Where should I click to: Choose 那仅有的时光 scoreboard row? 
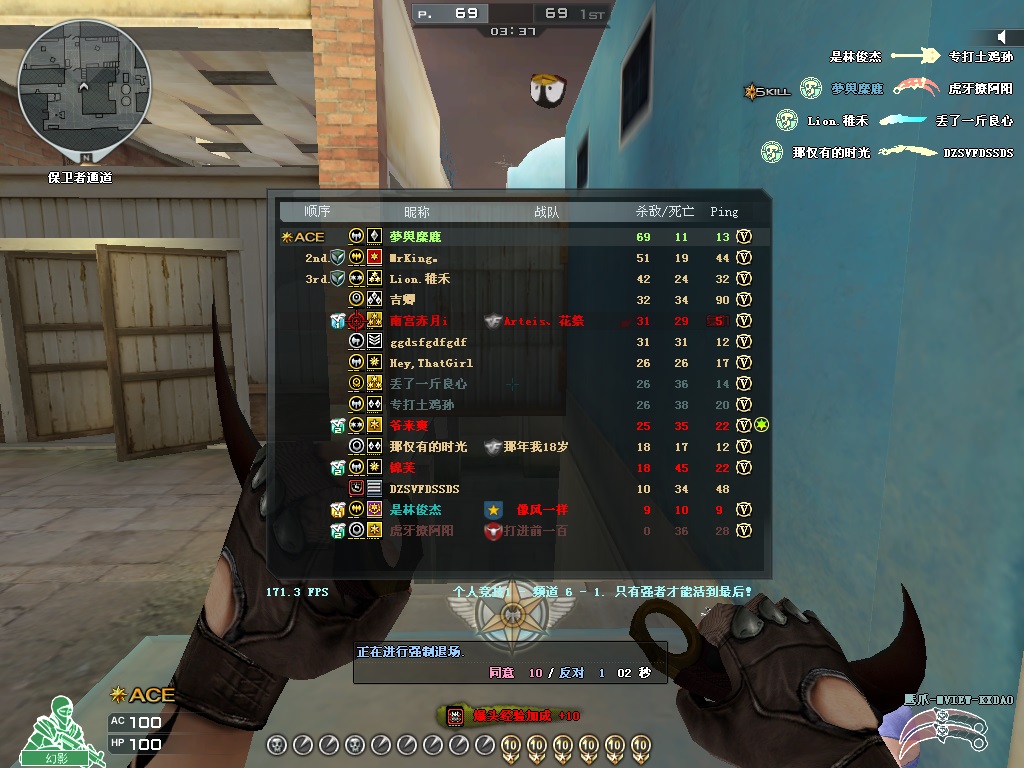[430, 447]
